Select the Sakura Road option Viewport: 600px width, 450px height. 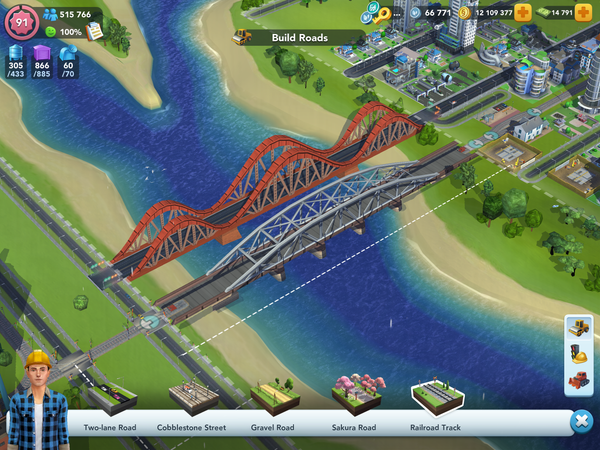click(x=353, y=399)
